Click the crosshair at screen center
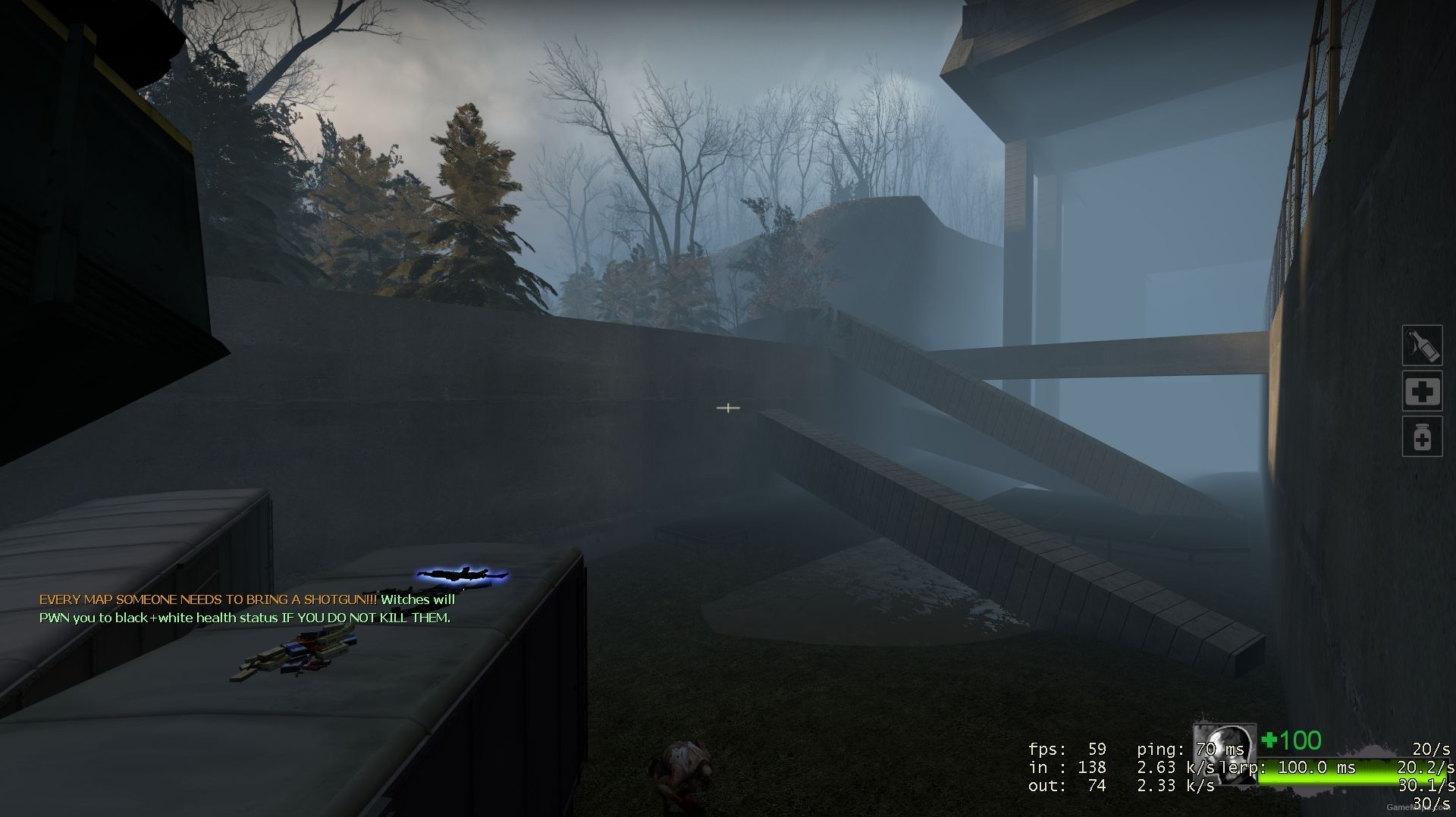 [x=728, y=408]
